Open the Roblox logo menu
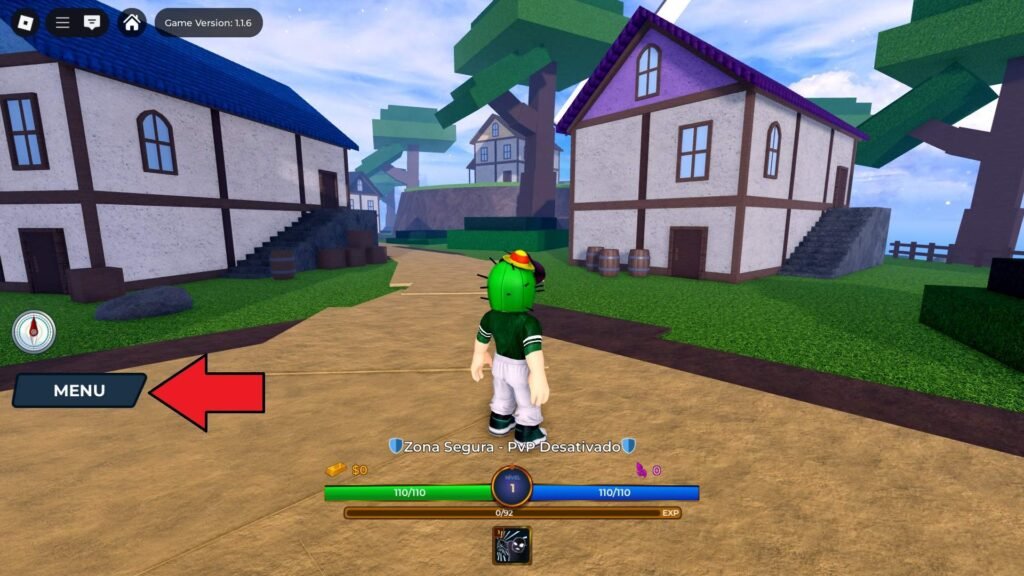 (25, 22)
